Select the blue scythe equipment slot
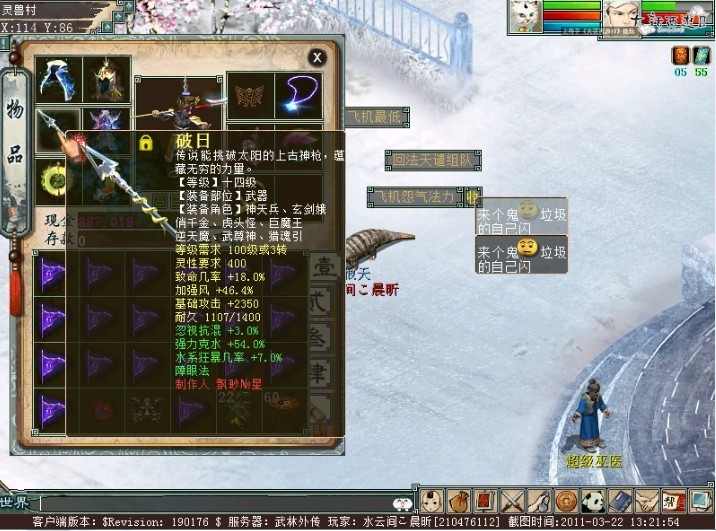The height and width of the screenshot is (531, 716). point(57,78)
